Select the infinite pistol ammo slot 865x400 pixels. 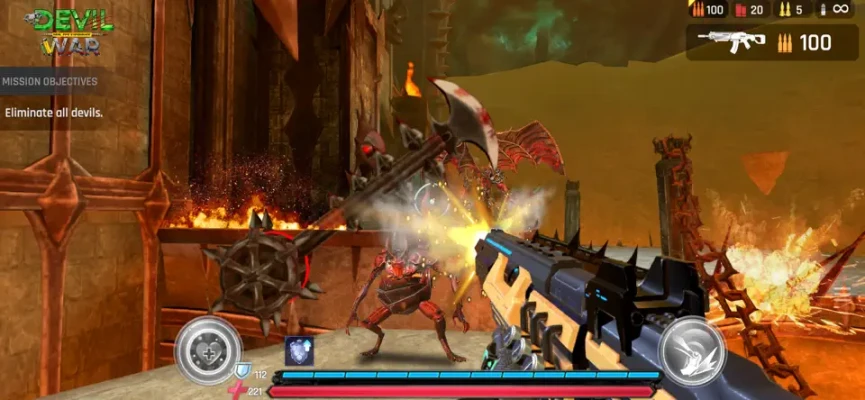coord(834,9)
